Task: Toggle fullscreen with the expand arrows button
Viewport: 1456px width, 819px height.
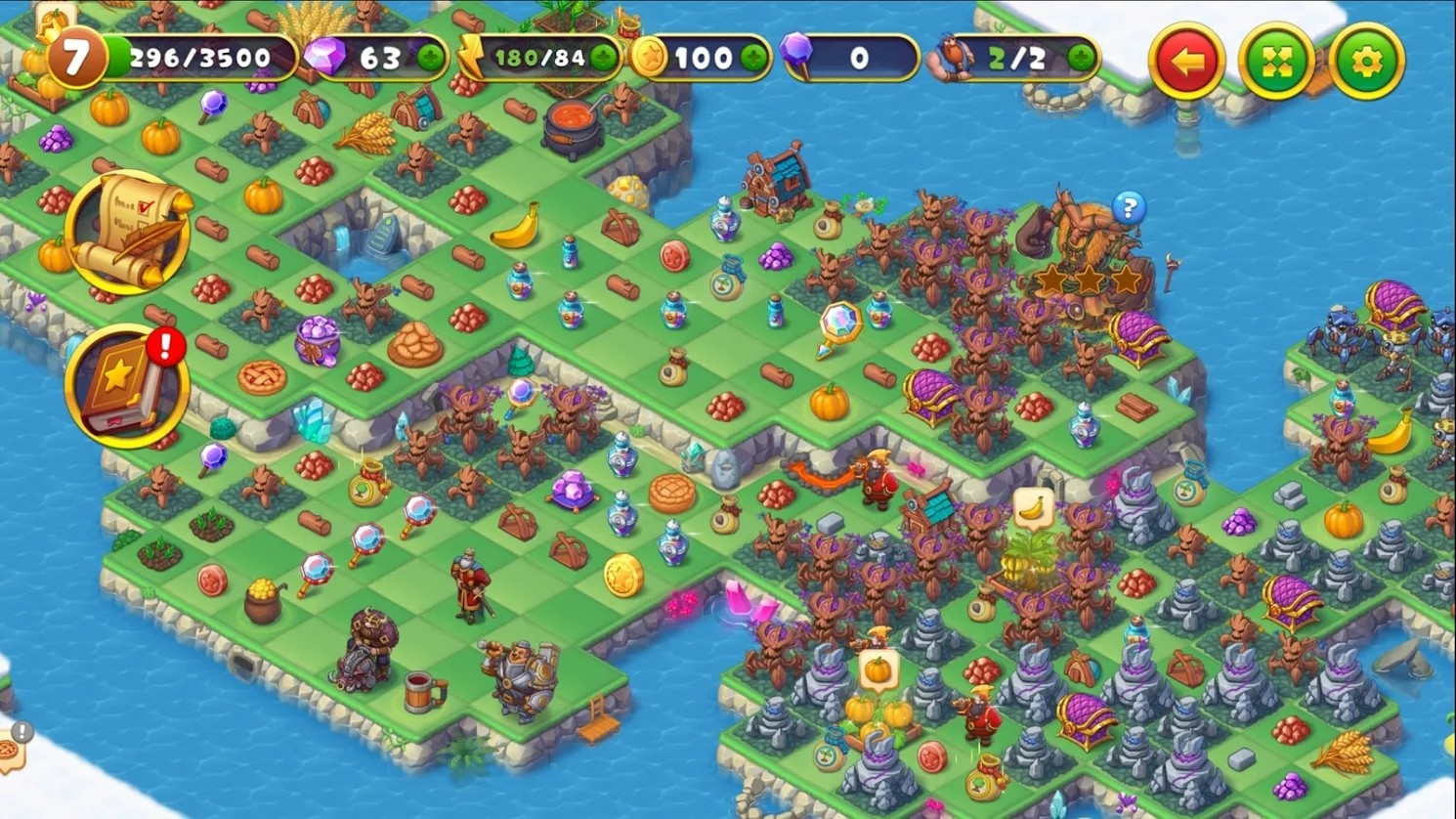Action: point(1277,60)
